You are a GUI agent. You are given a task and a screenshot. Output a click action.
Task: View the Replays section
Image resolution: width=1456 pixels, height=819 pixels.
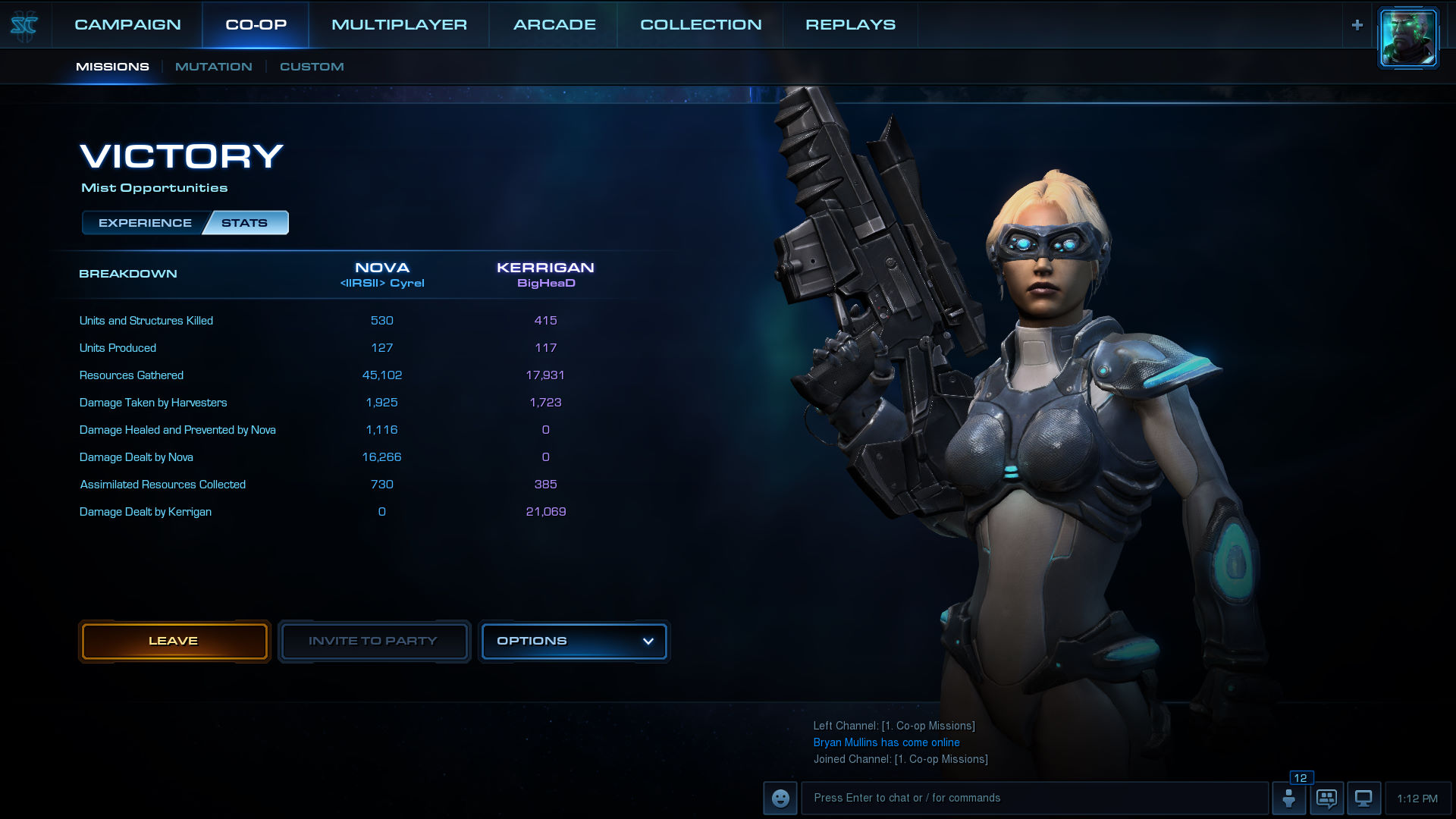pos(850,24)
